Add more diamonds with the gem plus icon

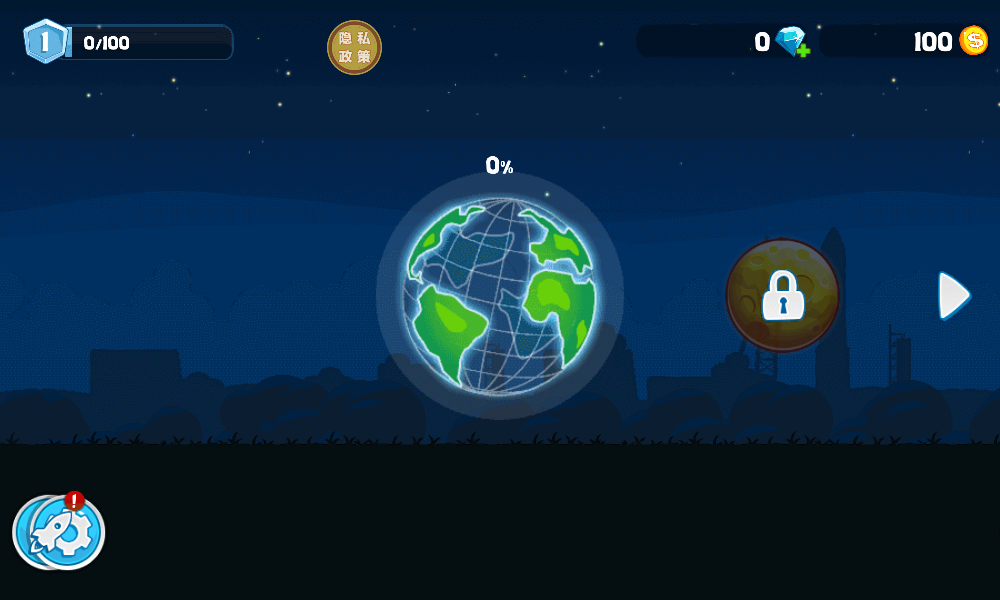792,42
